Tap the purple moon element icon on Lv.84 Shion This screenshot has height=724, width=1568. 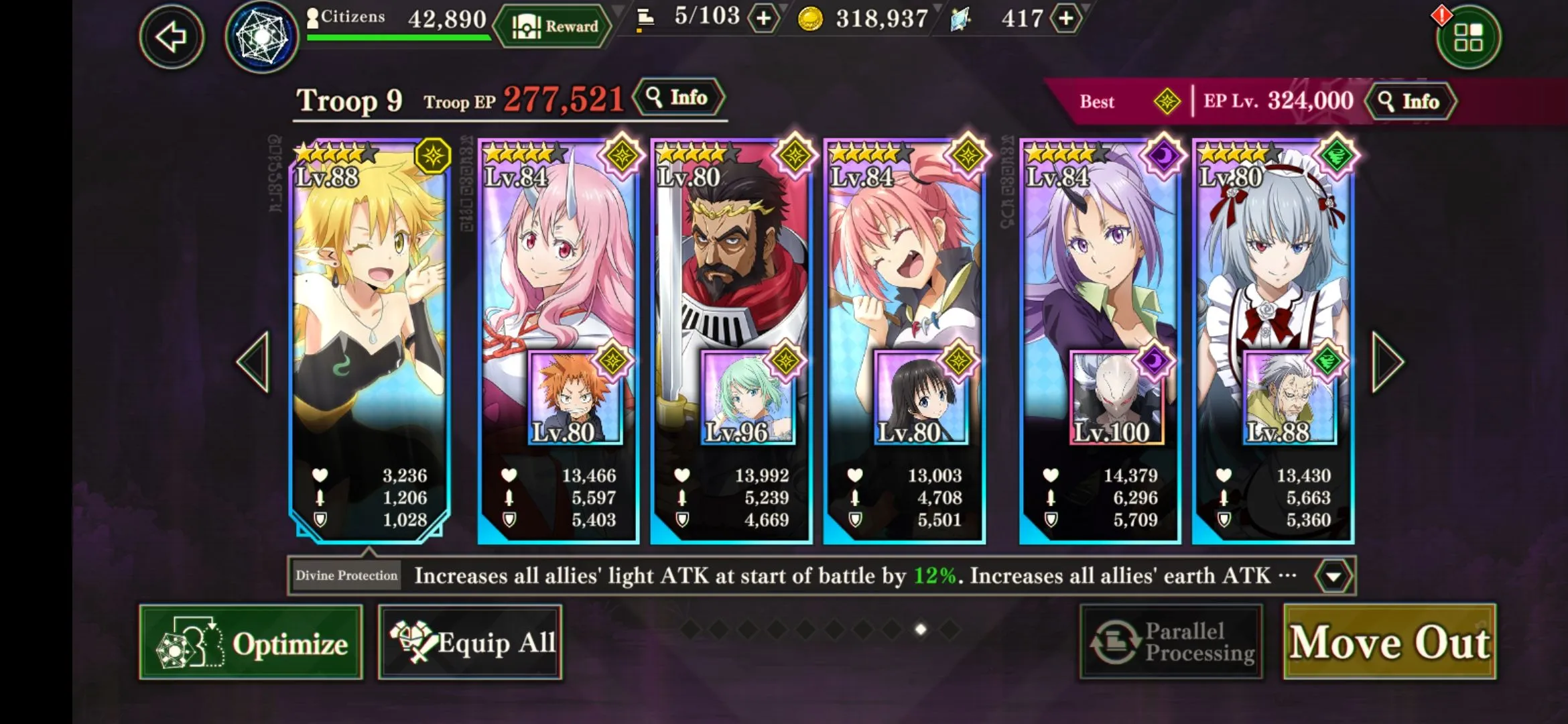point(1165,154)
